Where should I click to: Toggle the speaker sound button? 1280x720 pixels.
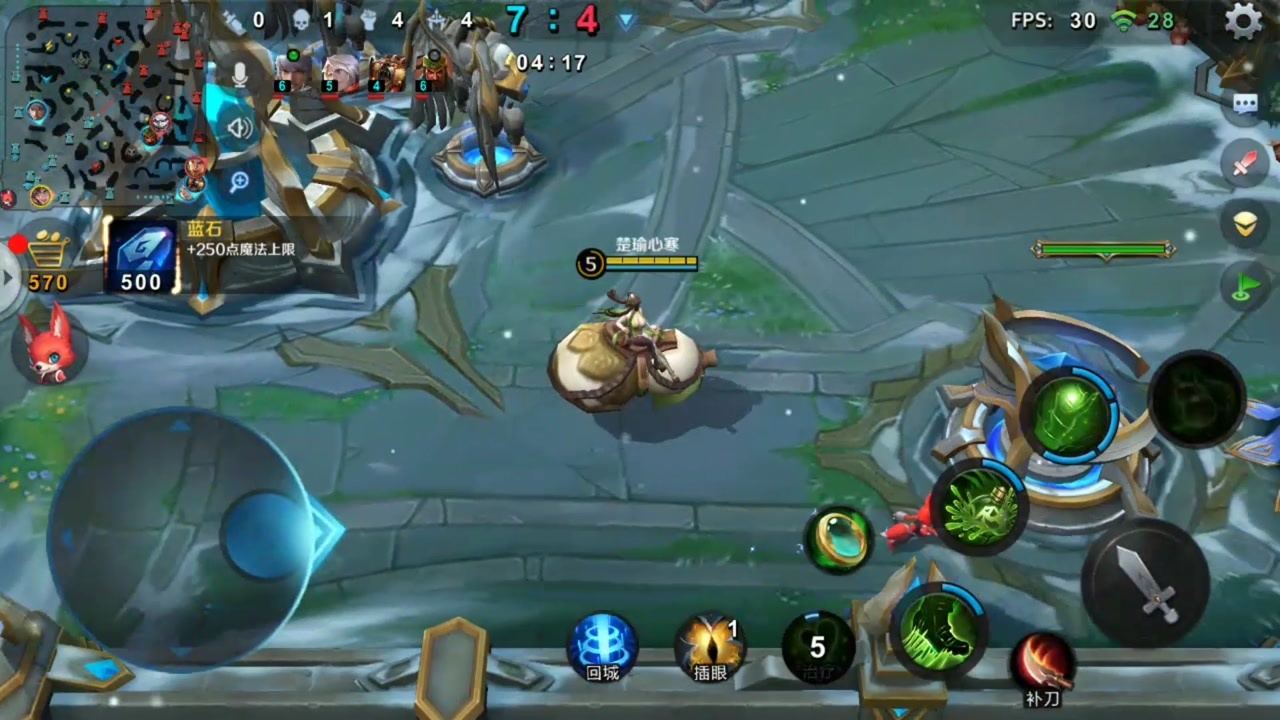coord(239,127)
